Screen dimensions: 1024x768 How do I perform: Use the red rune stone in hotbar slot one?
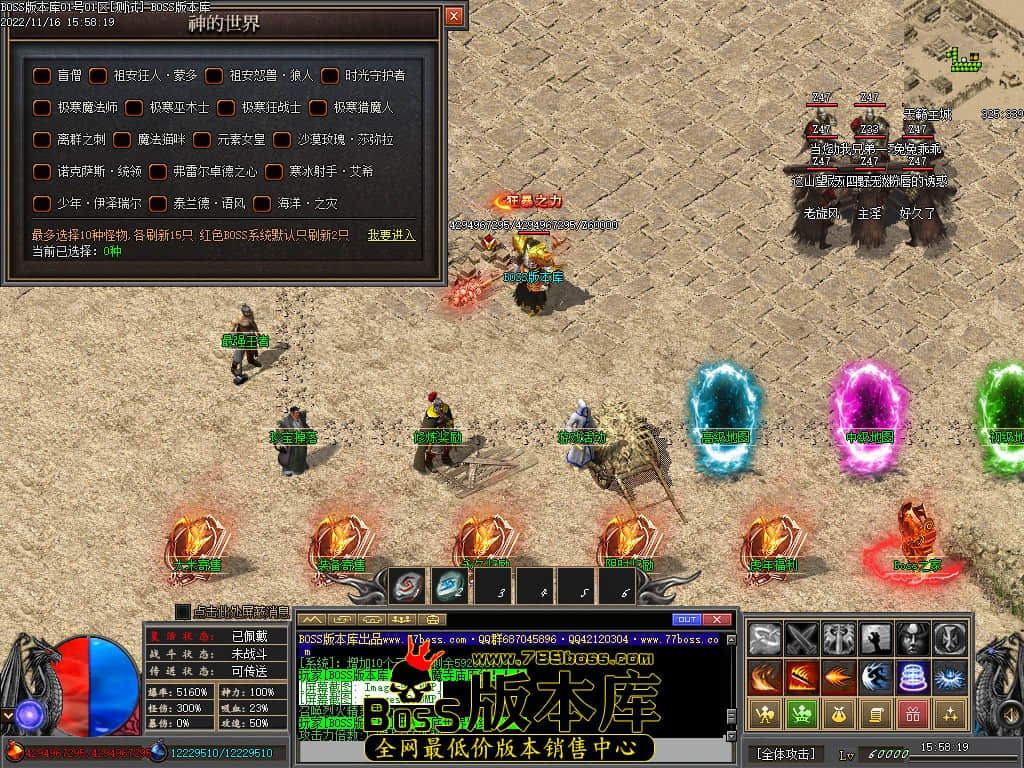407,585
